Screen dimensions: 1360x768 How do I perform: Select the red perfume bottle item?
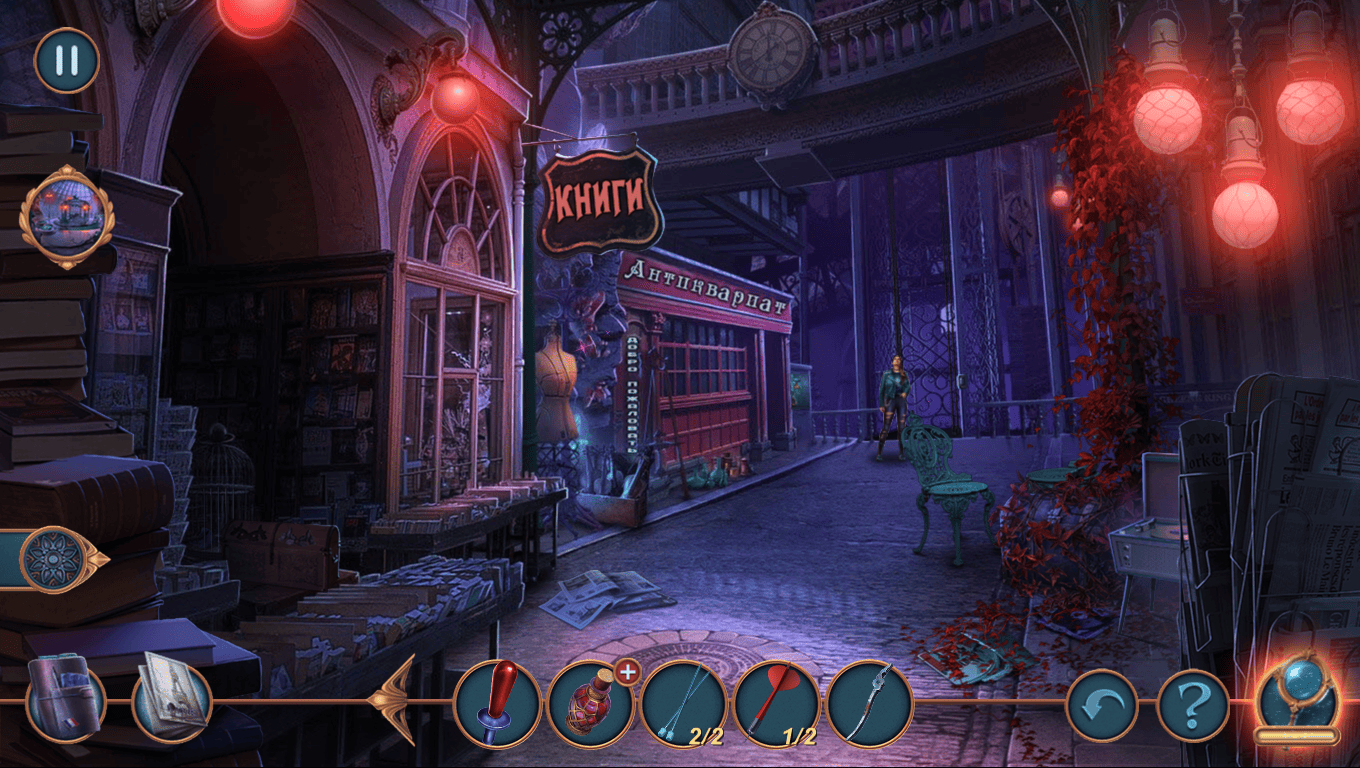pos(590,703)
